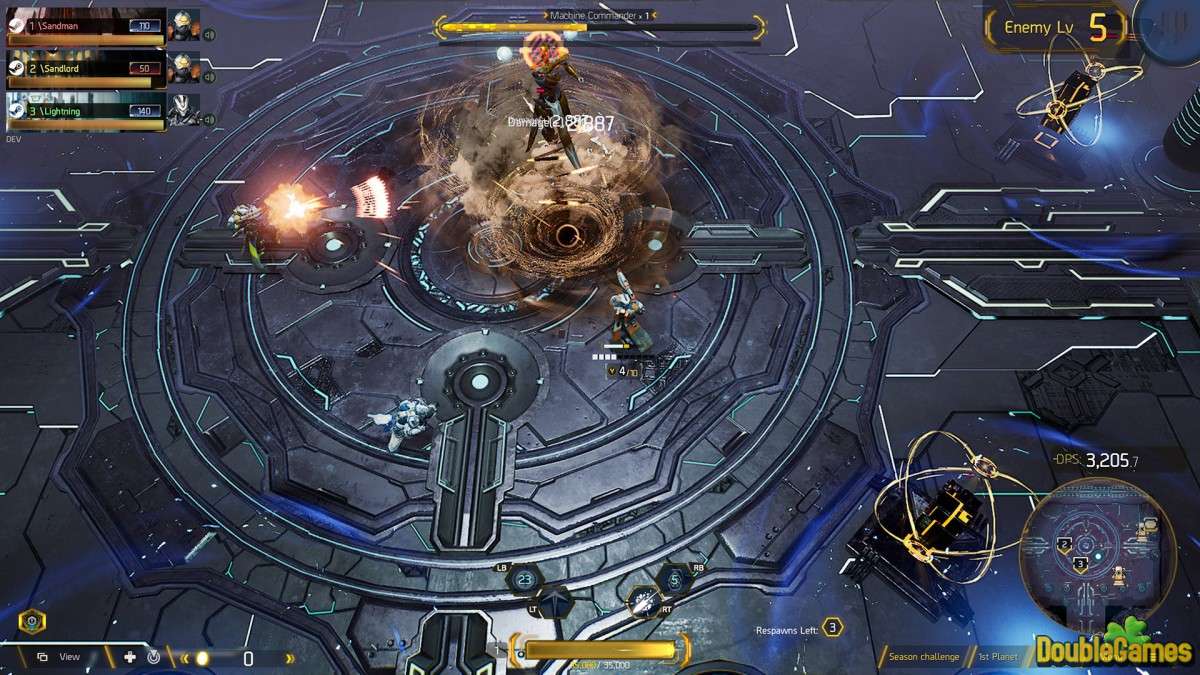Viewport: 1200px width, 675px height.
Task: Select Lightning's player panel
Action: 85,111
